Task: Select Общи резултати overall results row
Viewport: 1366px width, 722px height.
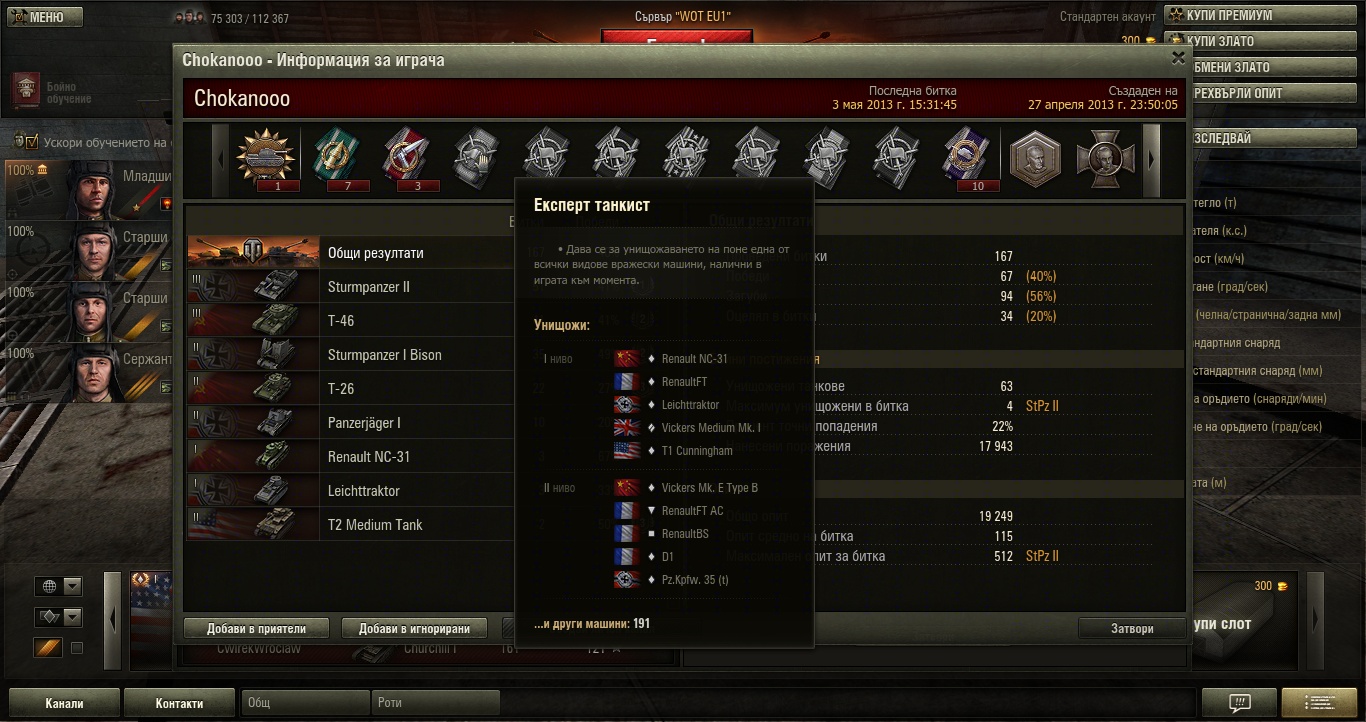Action: (x=375, y=253)
